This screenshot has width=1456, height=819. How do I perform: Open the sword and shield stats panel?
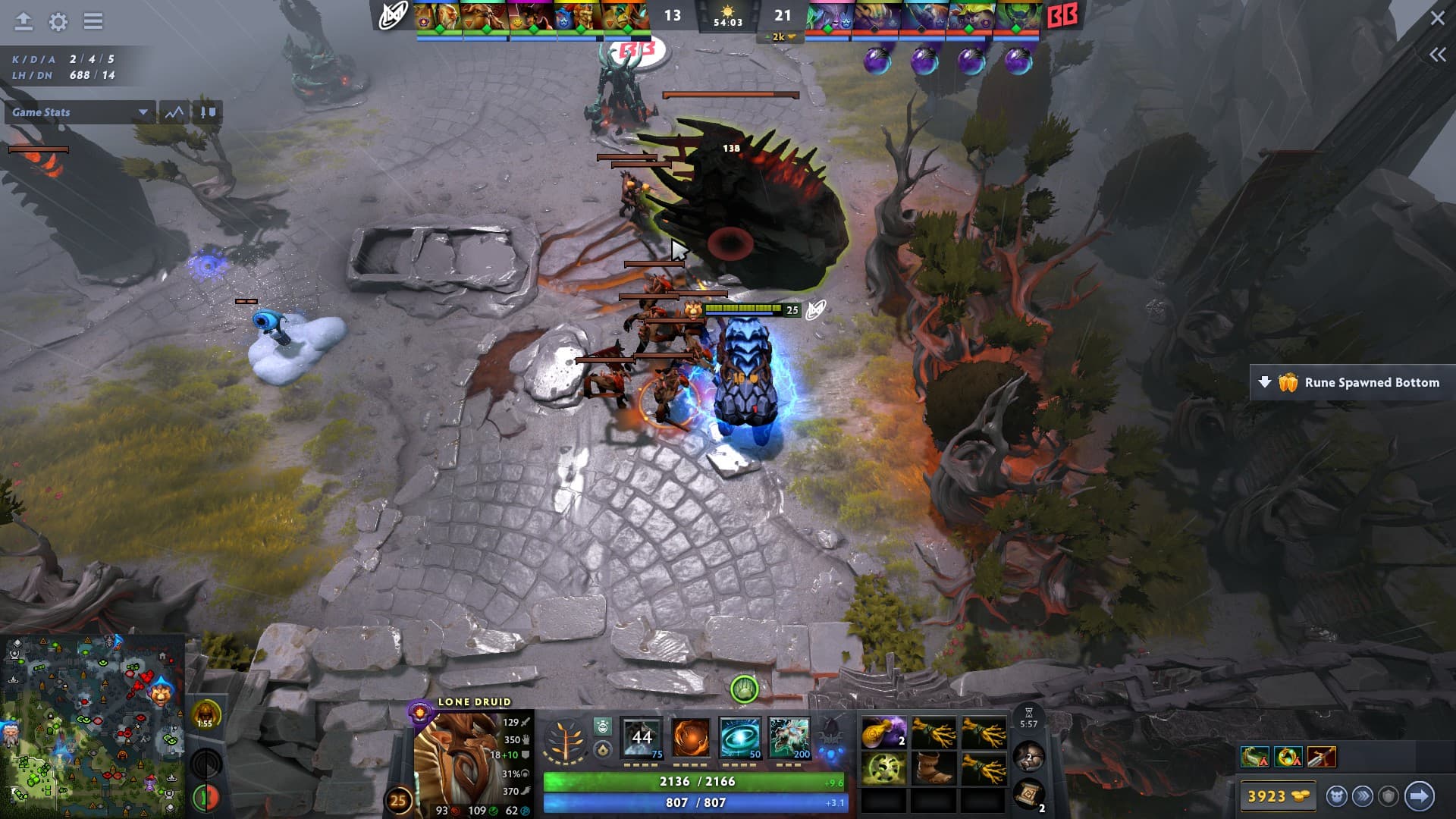pos(207,112)
